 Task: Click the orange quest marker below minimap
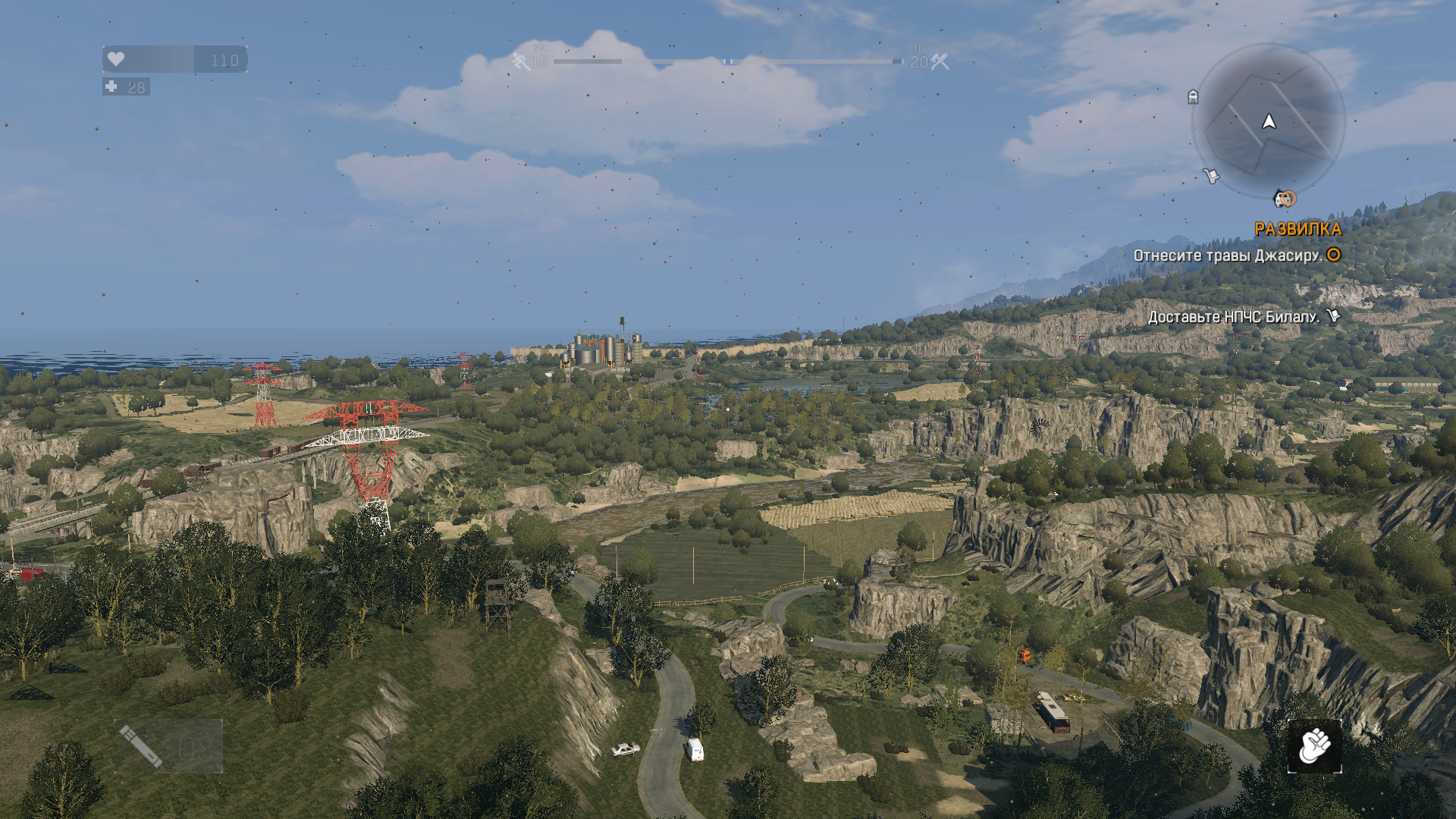point(1285,199)
